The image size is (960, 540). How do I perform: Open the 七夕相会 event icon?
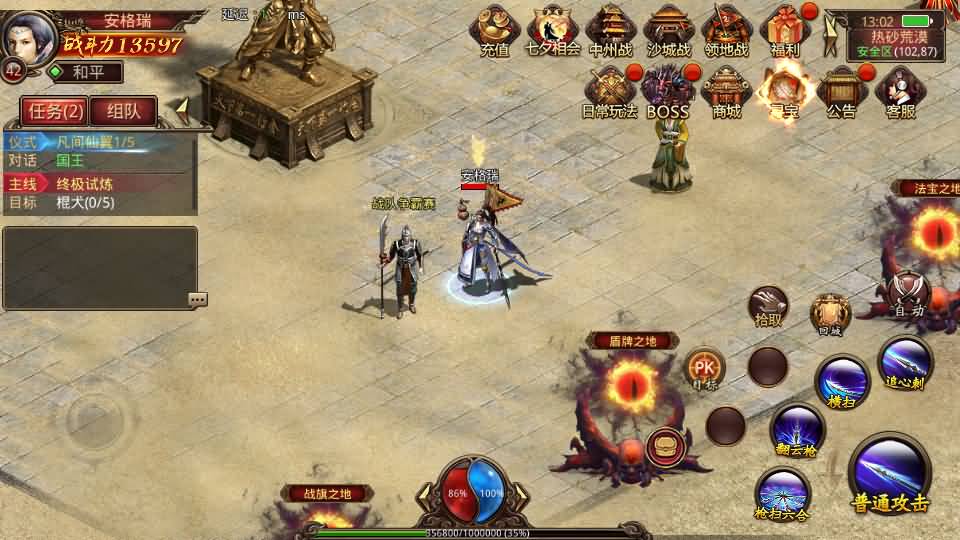(552, 30)
